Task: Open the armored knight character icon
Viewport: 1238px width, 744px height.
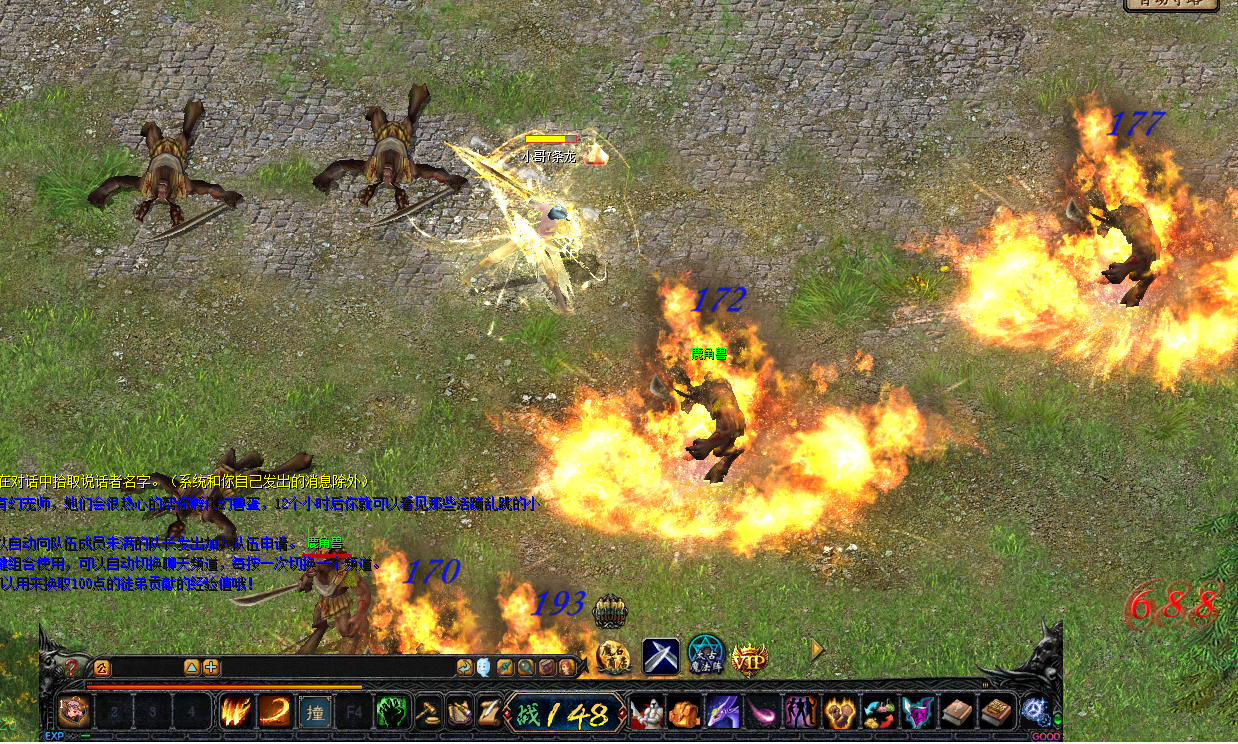Action: point(646,712)
